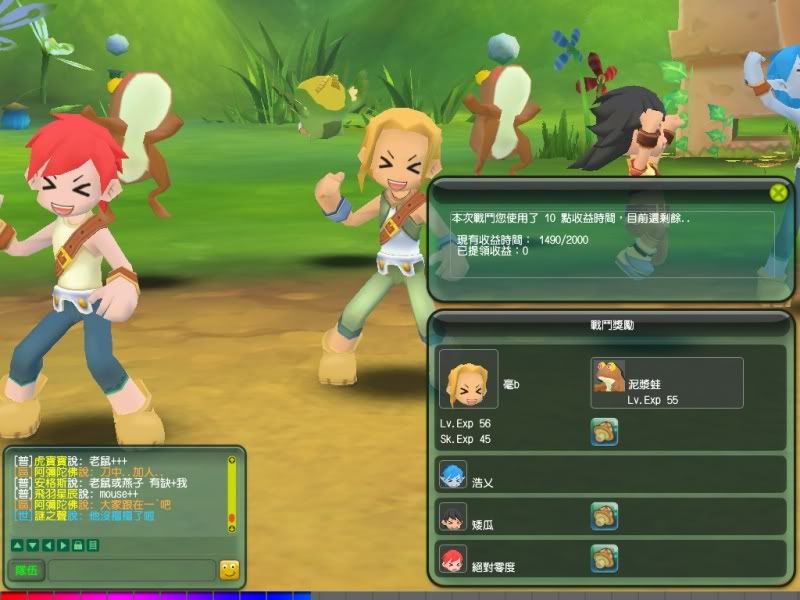Screen dimensions: 800x600
Task: Click the chat left-arrow button
Action: tap(46, 545)
